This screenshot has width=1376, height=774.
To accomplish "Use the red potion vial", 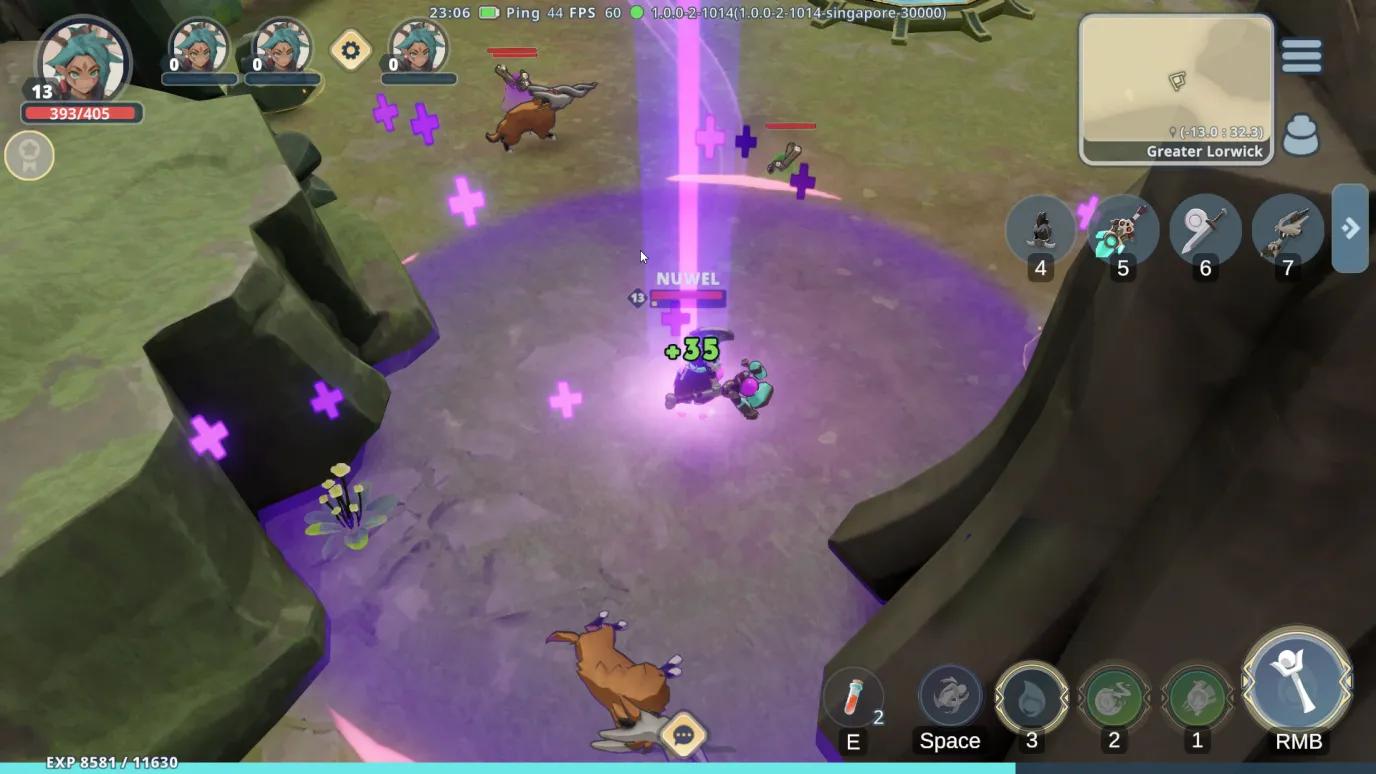I will (853, 697).
